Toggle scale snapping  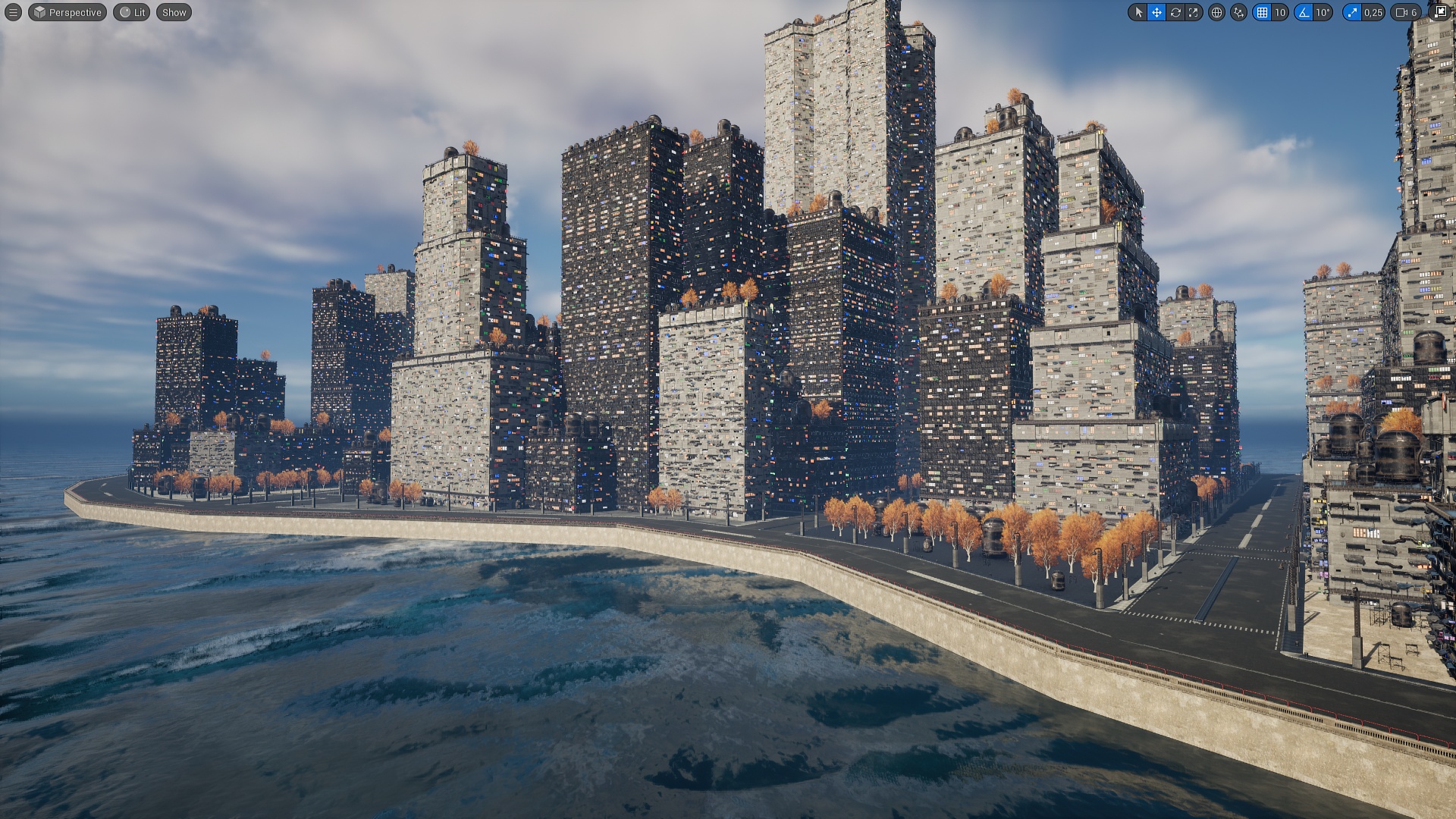pos(1351,12)
